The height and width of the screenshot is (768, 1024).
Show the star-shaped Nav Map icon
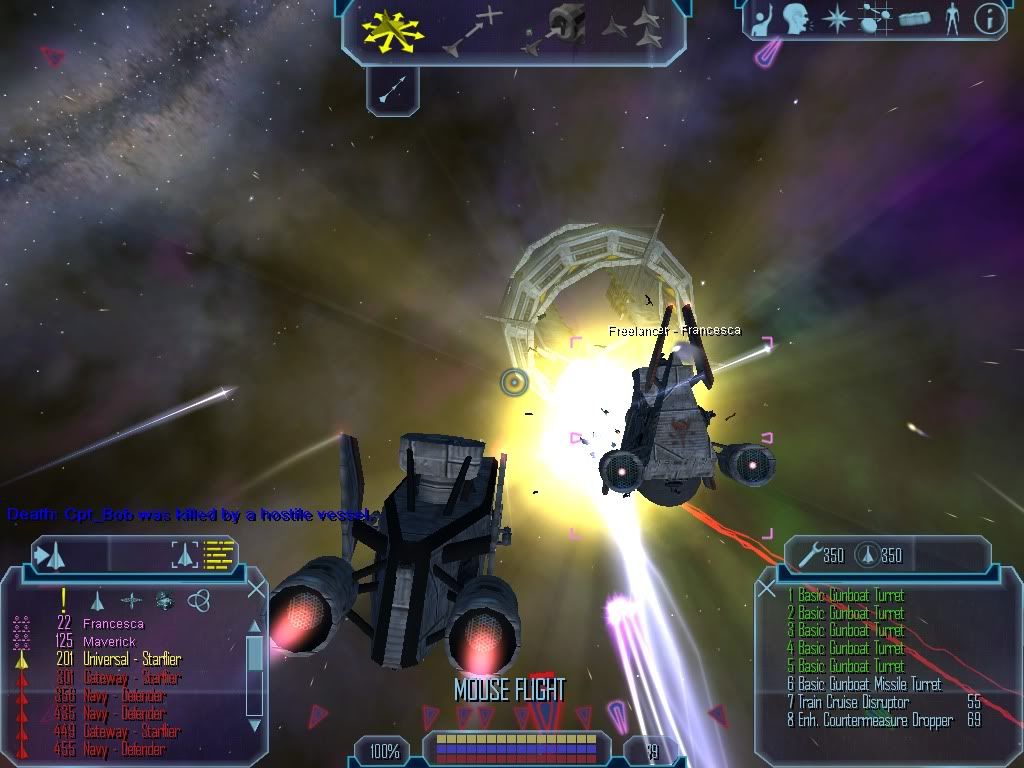(836, 19)
